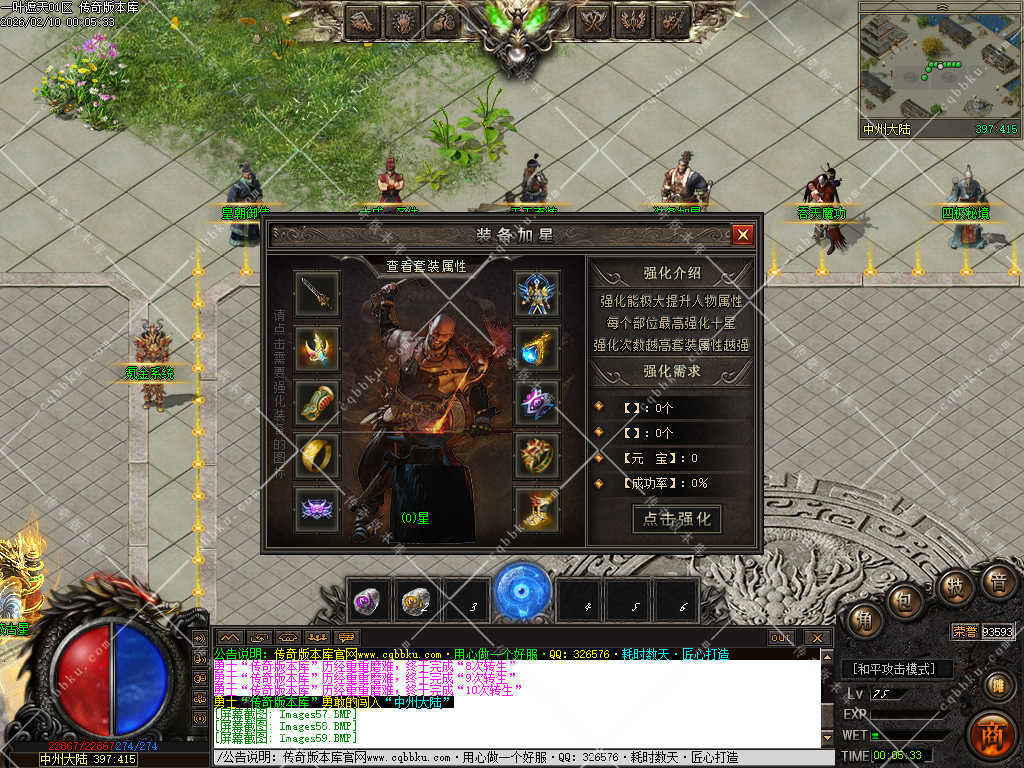Select the purple demon mask slot

point(317,509)
